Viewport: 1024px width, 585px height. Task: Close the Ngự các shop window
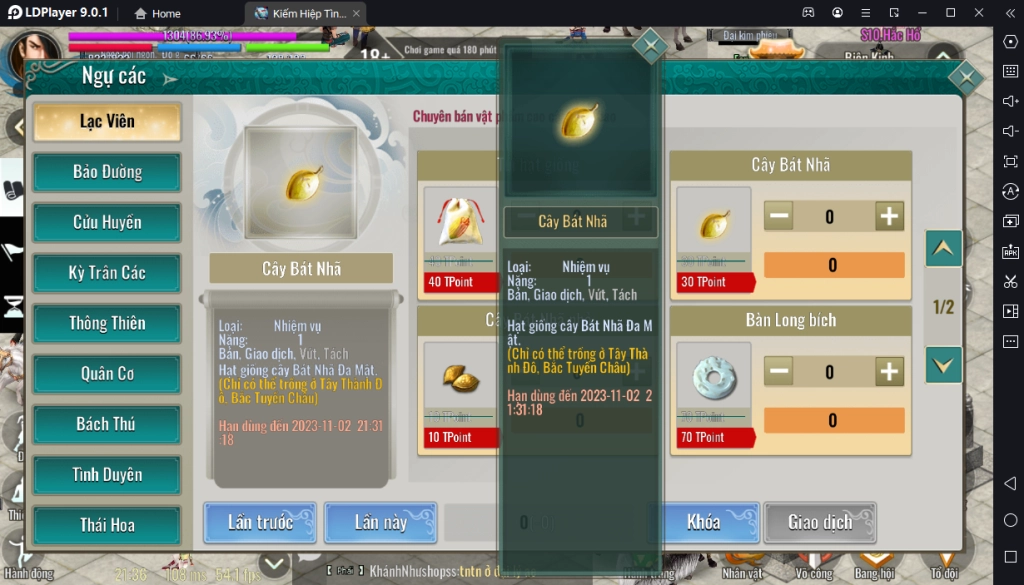click(965, 78)
